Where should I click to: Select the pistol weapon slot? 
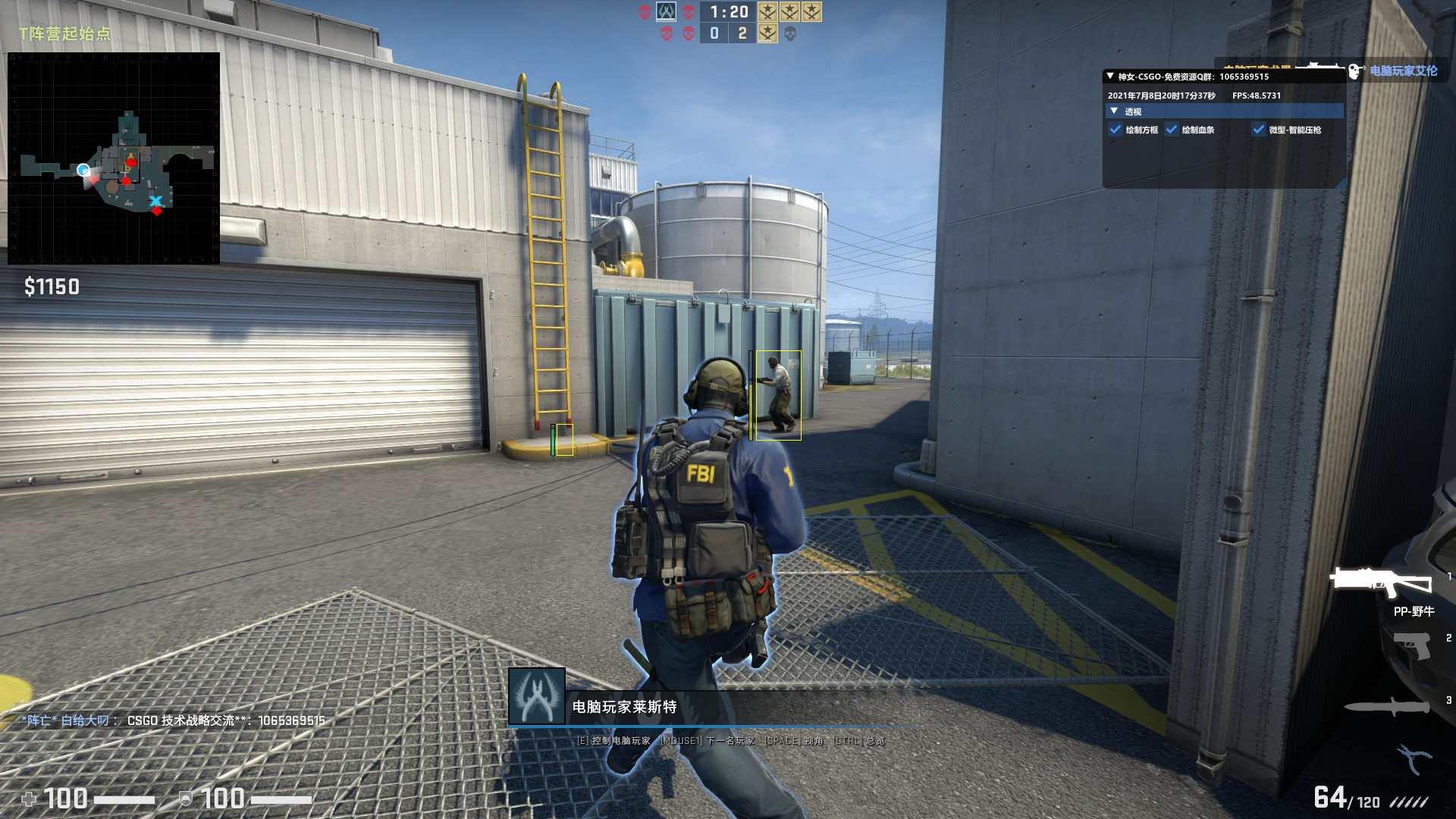1412,646
